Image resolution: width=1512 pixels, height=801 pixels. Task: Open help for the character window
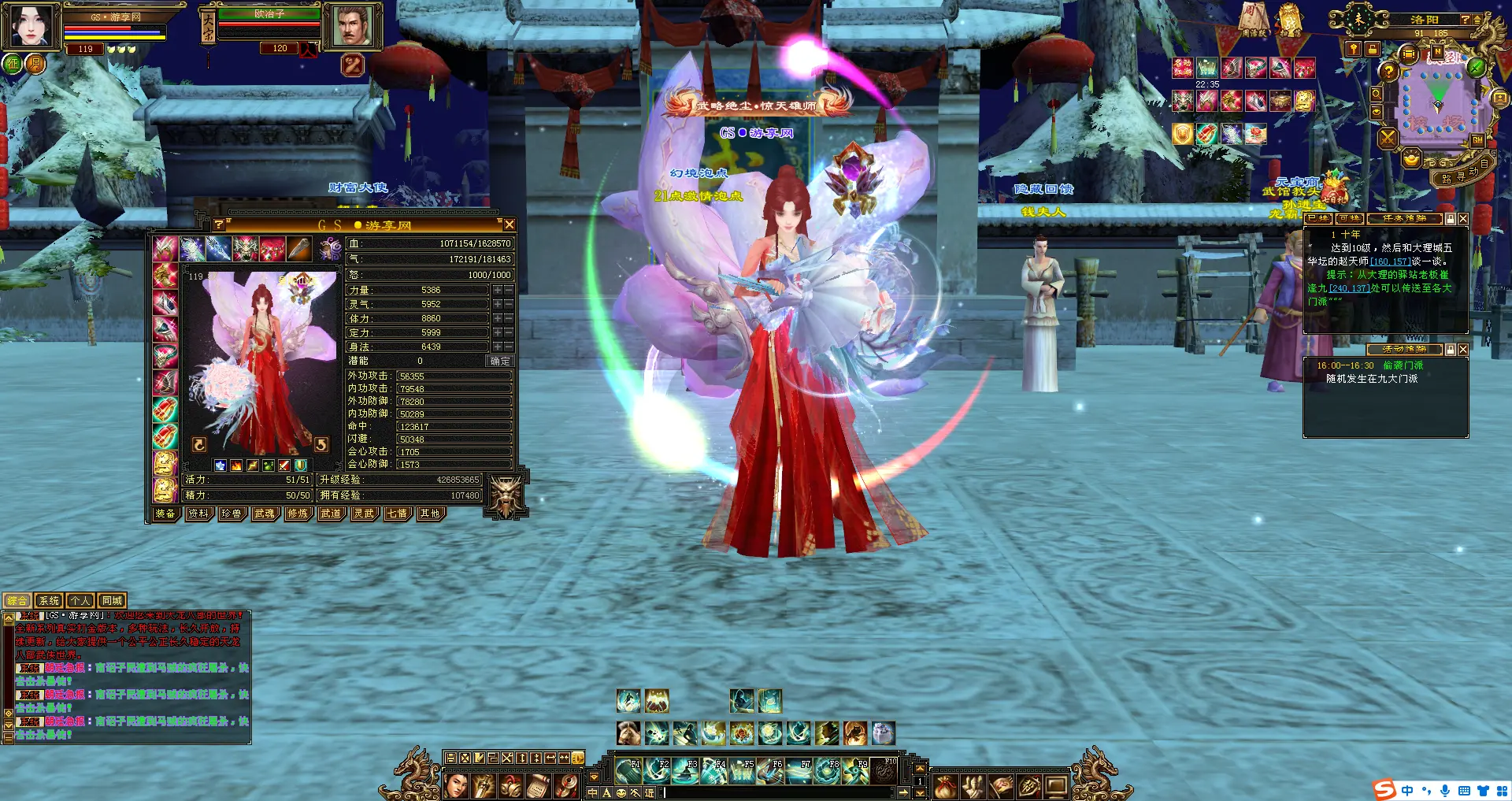coord(219,225)
